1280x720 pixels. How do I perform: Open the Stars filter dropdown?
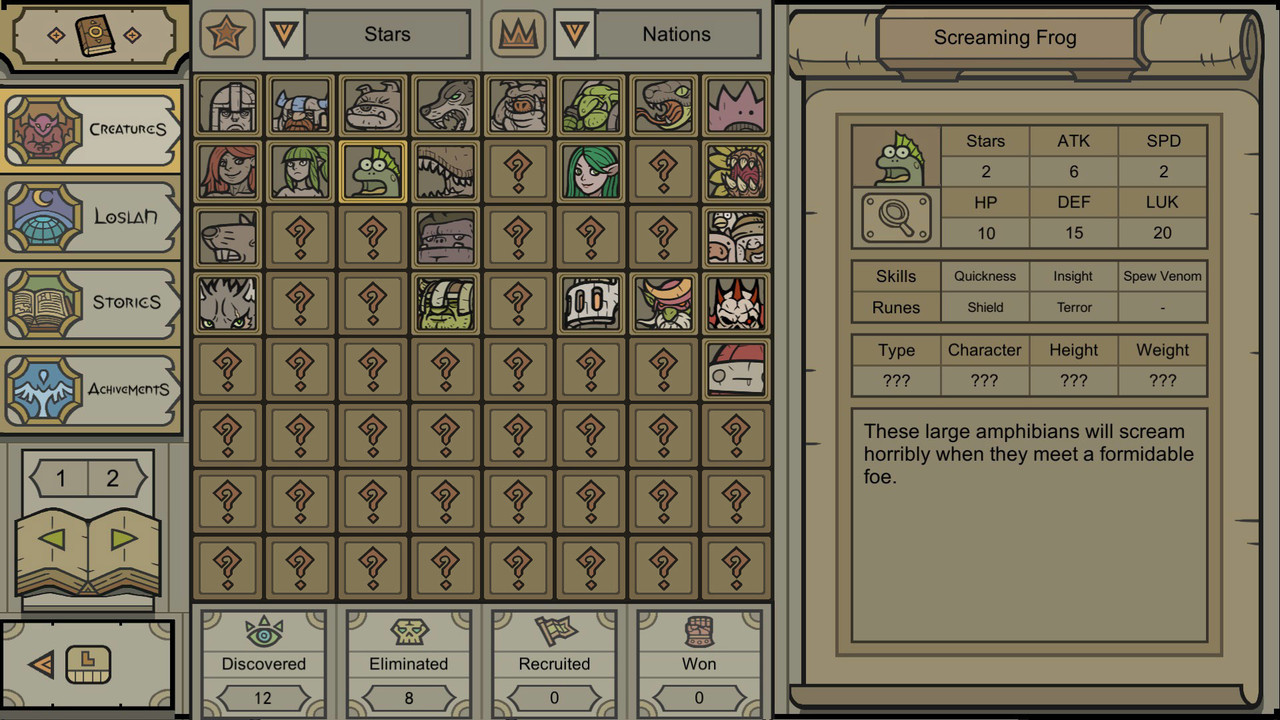point(284,35)
